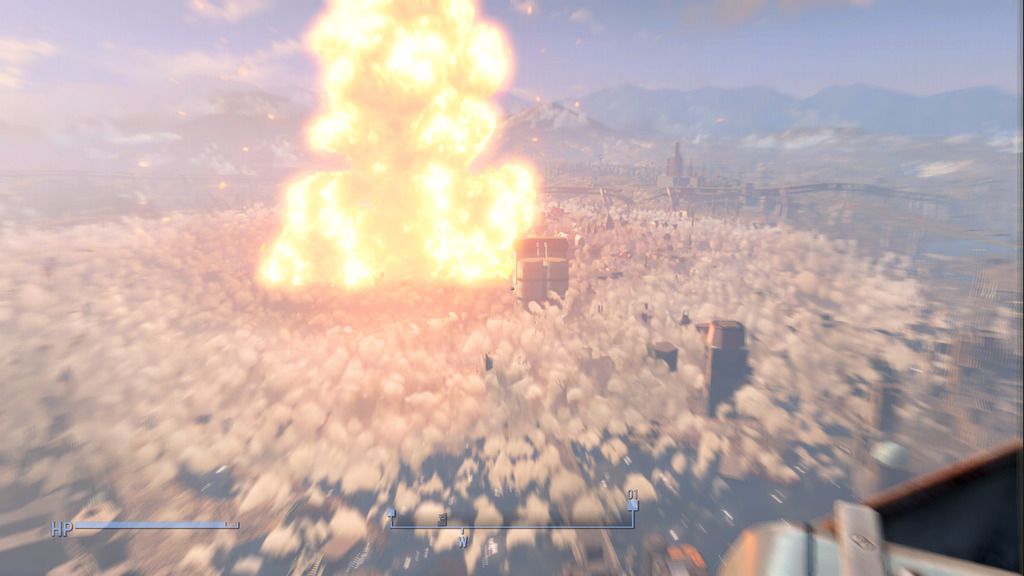1024x576 pixels.
Task: Click the compass bar's west heading
Action: 463,541
